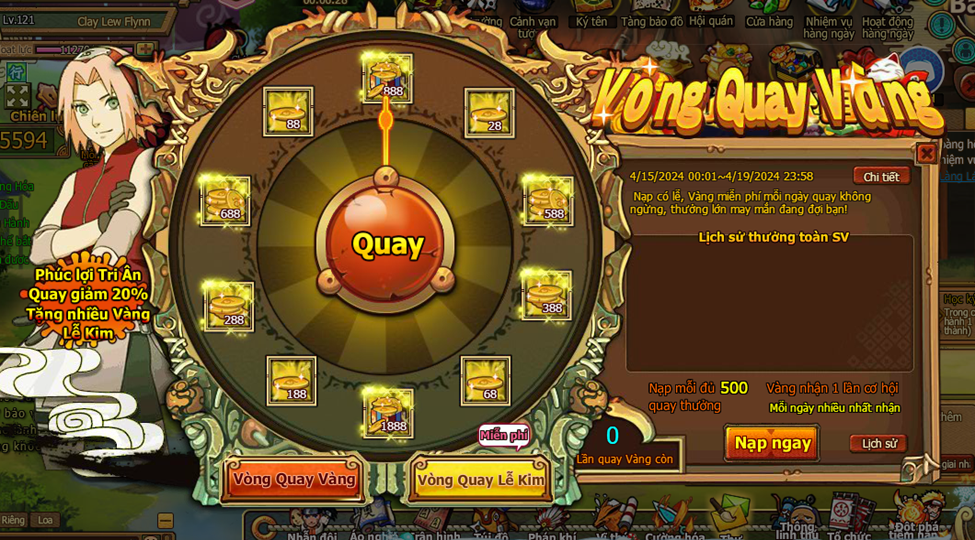The image size is (975, 540).
Task: Select the 1888 gold prize slot
Action: click(387, 411)
